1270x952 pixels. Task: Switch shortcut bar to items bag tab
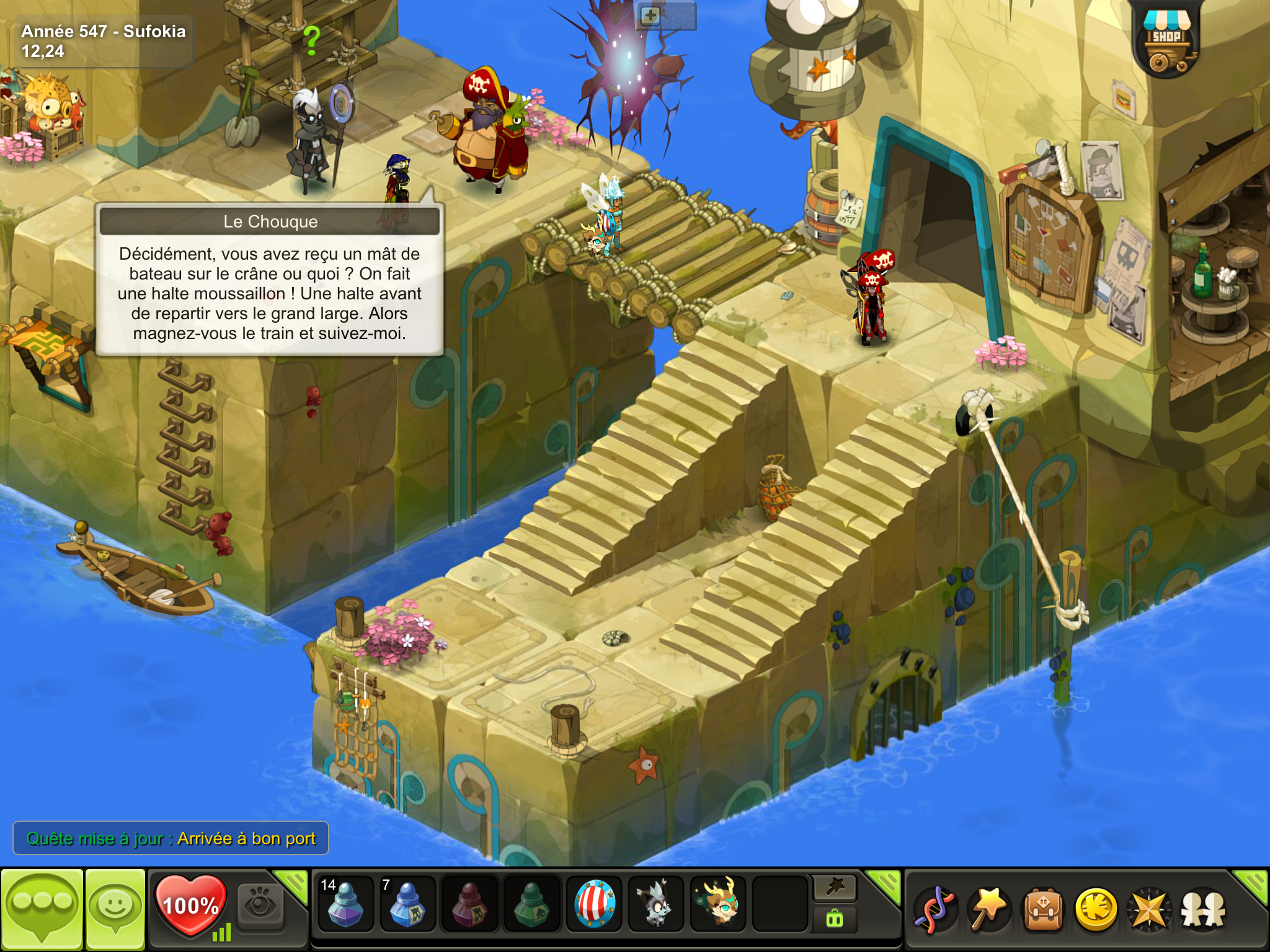[835, 920]
